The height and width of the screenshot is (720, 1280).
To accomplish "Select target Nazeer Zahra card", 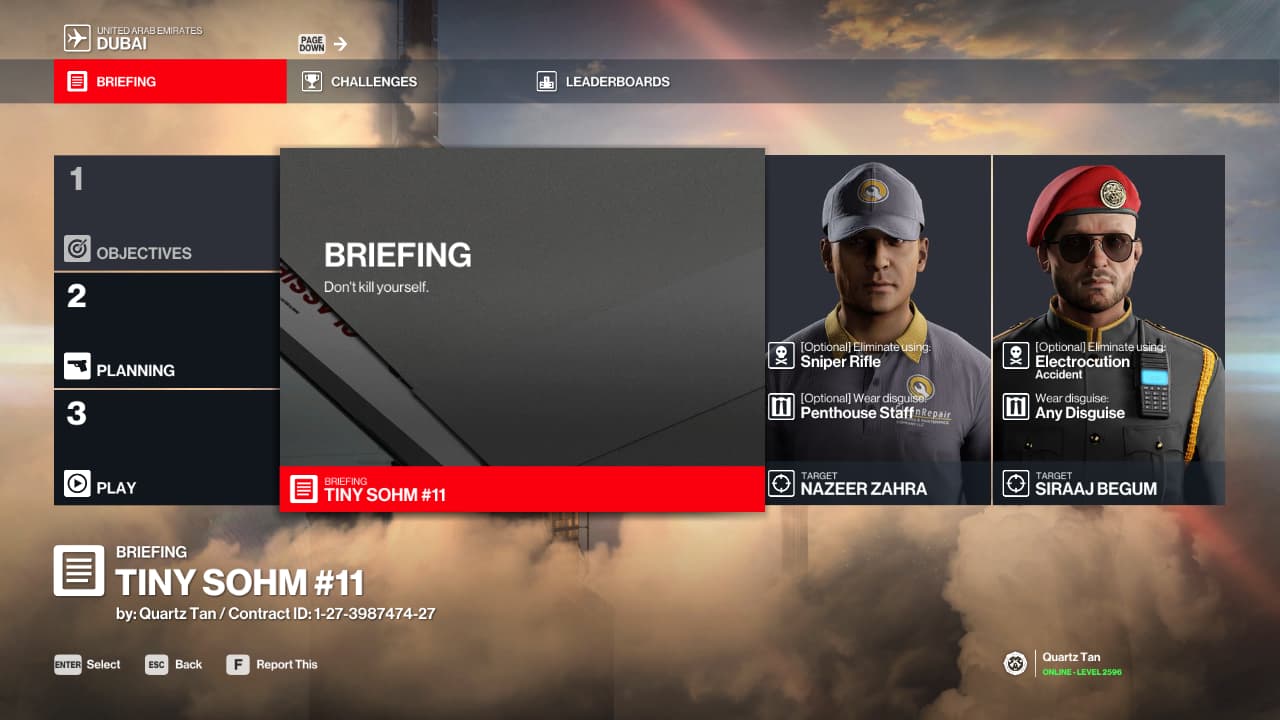I will (x=878, y=328).
